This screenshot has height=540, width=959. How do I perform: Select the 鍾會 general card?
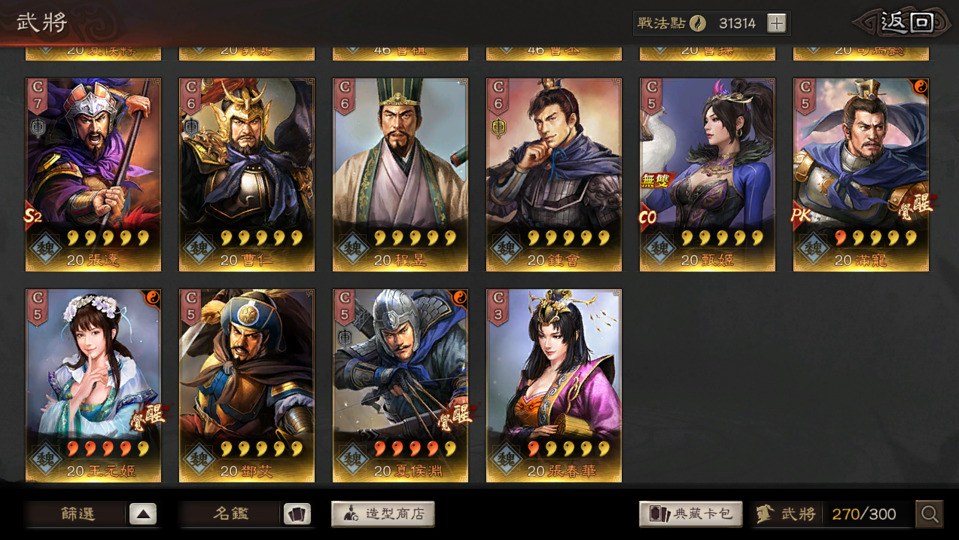554,174
